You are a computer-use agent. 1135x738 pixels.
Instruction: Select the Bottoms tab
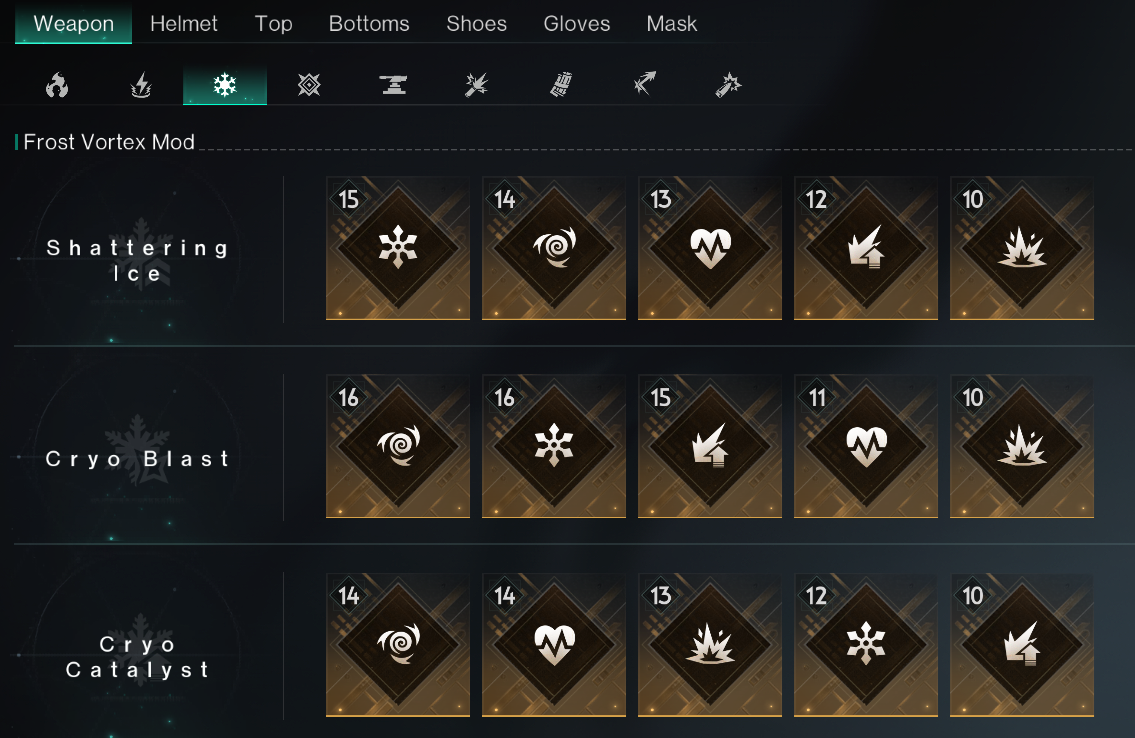tap(369, 24)
